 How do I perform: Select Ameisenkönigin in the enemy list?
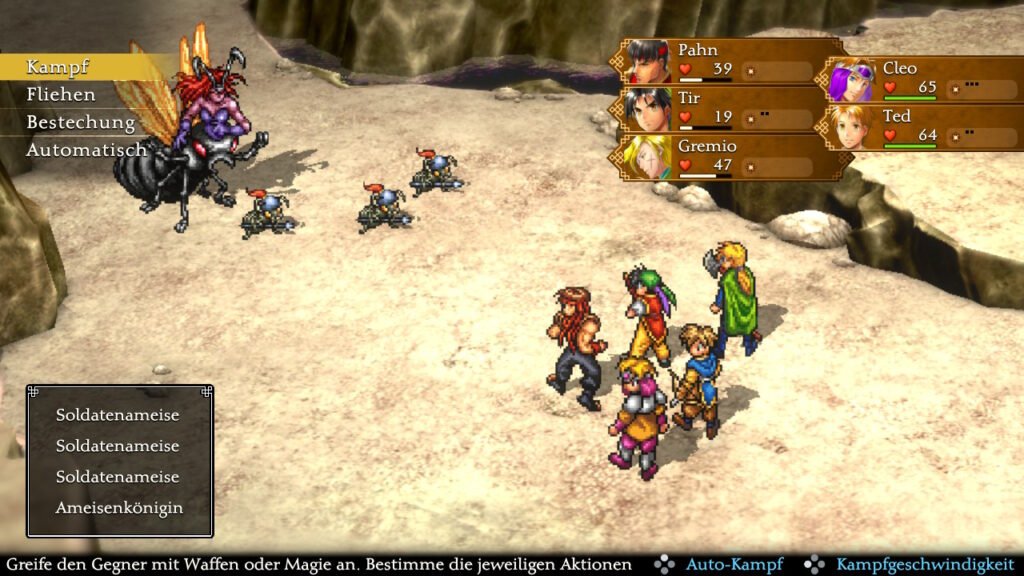pyautogui.click(x=119, y=507)
